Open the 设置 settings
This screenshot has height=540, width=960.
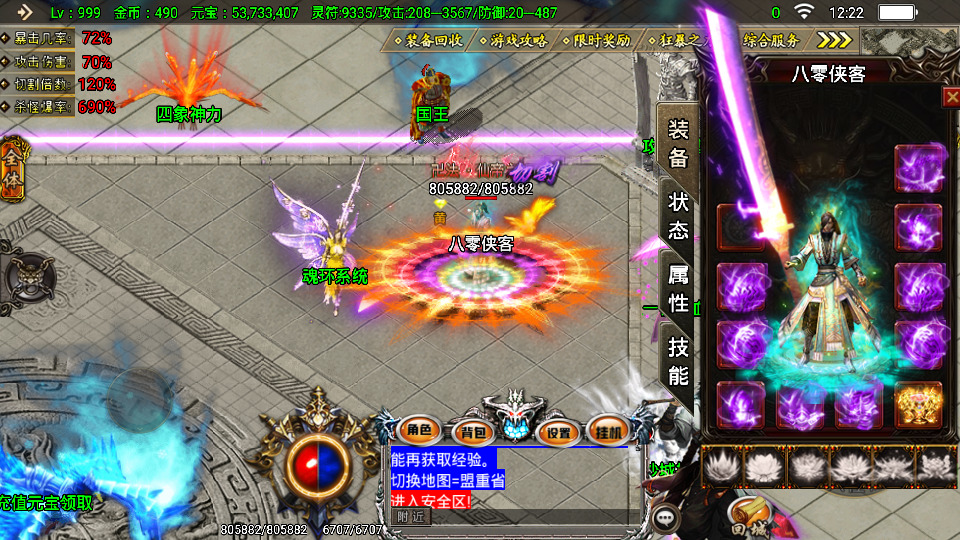(559, 432)
